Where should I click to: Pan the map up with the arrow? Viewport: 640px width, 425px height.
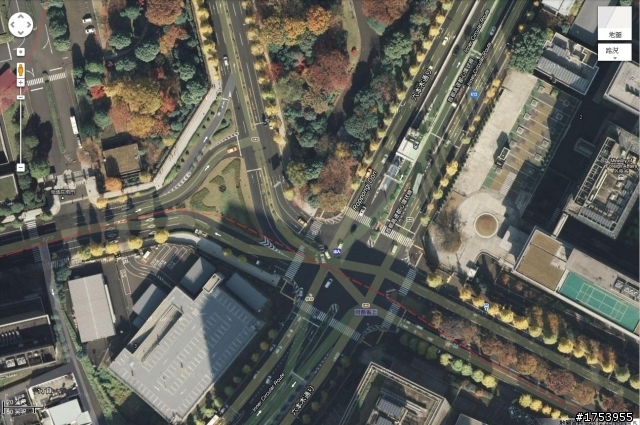pos(21,16)
